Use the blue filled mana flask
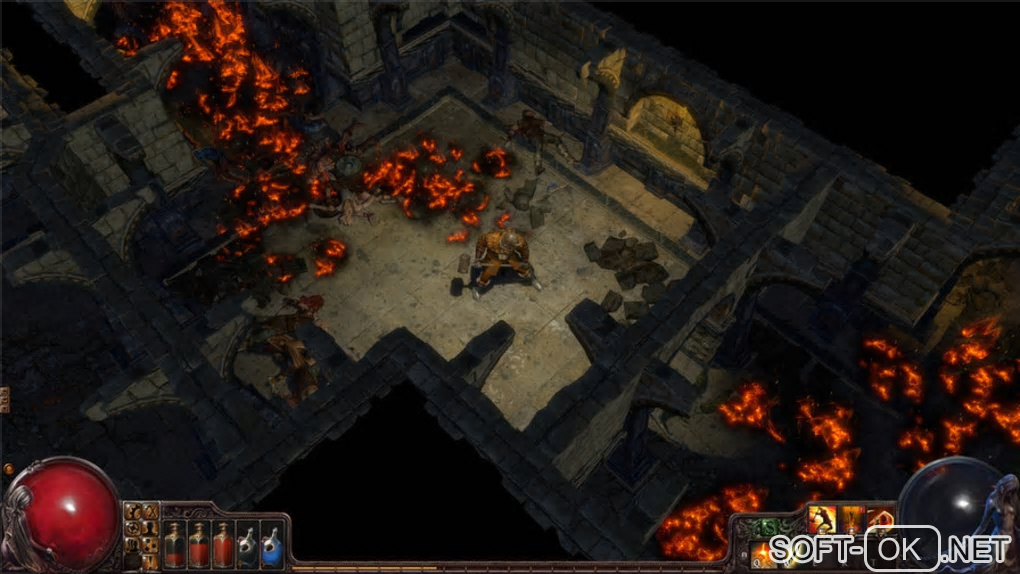 (x=270, y=544)
